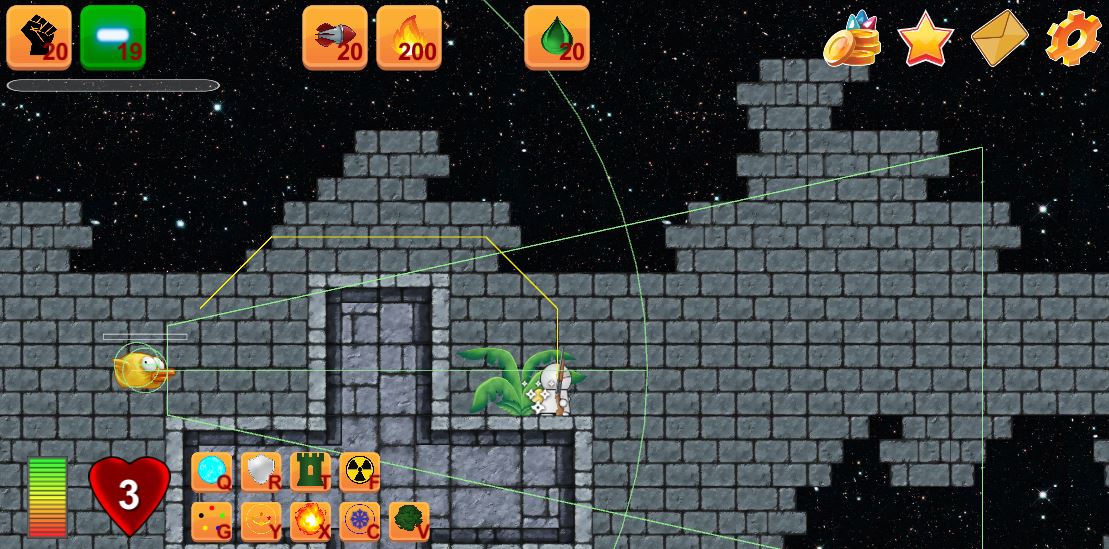Select the fist melee weapon icon
Viewport: 1109px width, 549px height.
[x=39, y=37]
